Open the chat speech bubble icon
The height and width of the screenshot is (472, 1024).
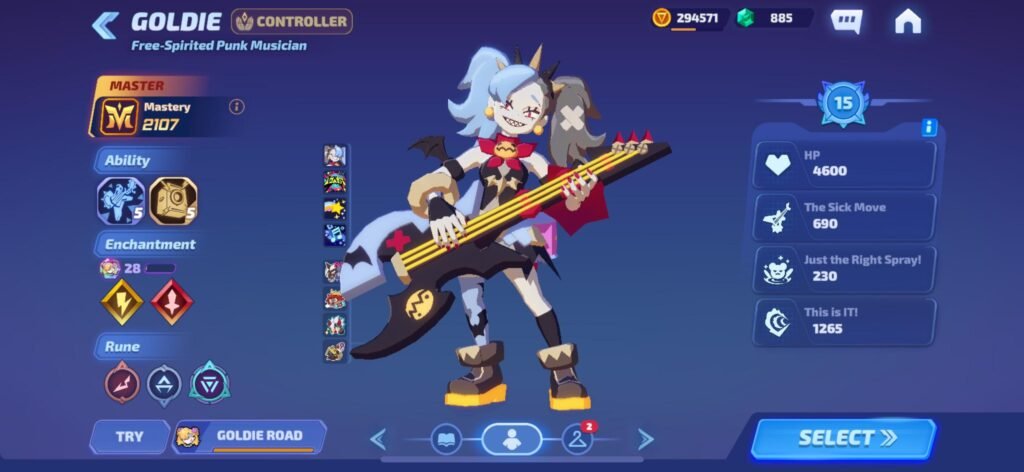[x=846, y=21]
